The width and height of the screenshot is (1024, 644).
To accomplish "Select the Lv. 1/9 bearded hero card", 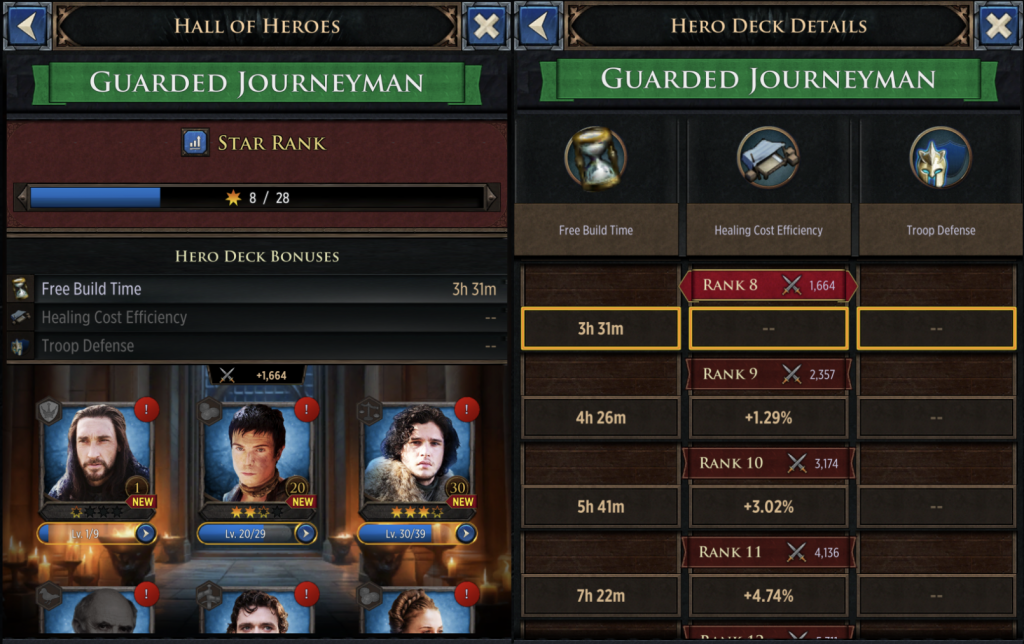I will [x=96, y=455].
